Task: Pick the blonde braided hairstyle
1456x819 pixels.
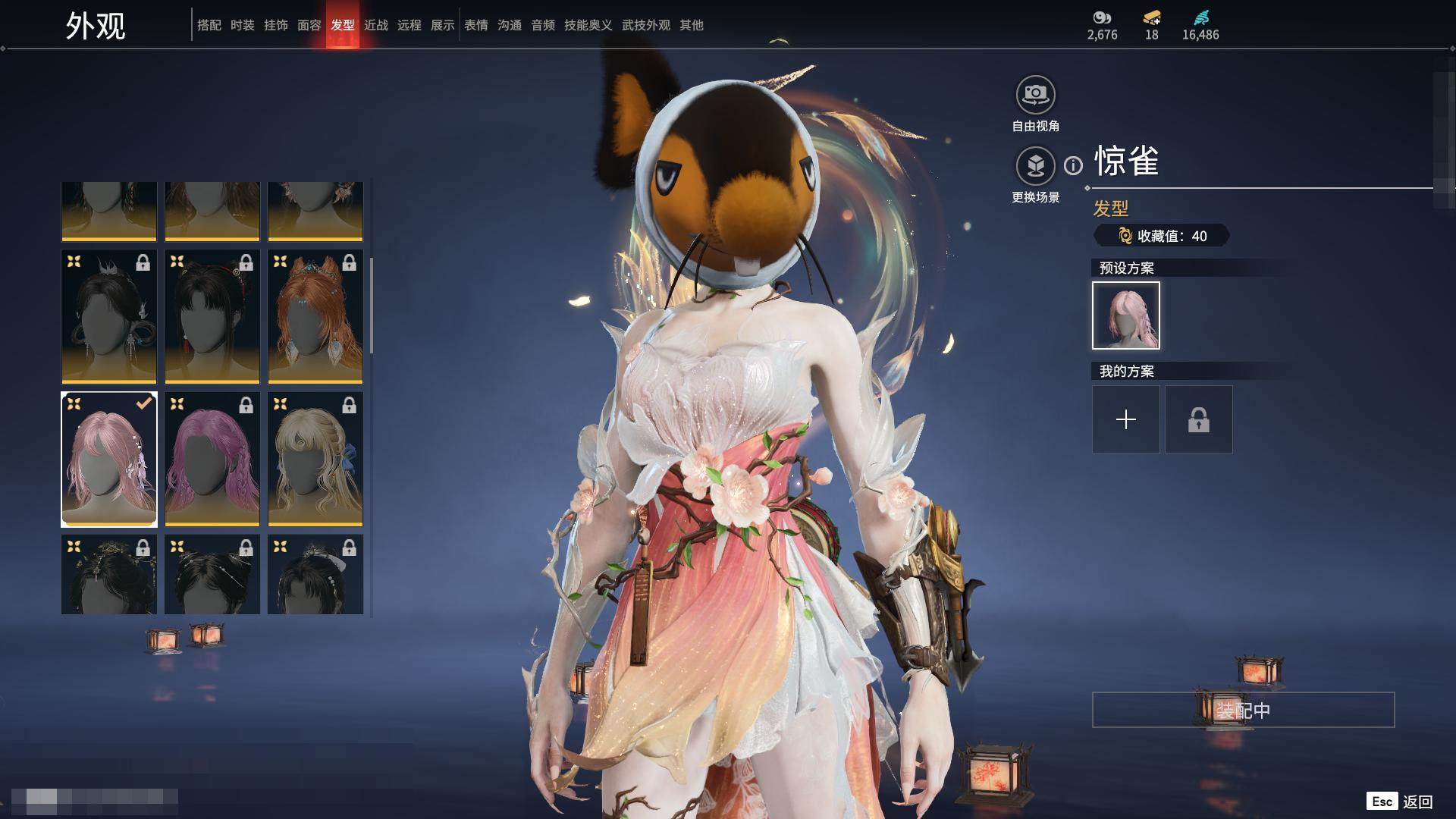Action: (315, 459)
